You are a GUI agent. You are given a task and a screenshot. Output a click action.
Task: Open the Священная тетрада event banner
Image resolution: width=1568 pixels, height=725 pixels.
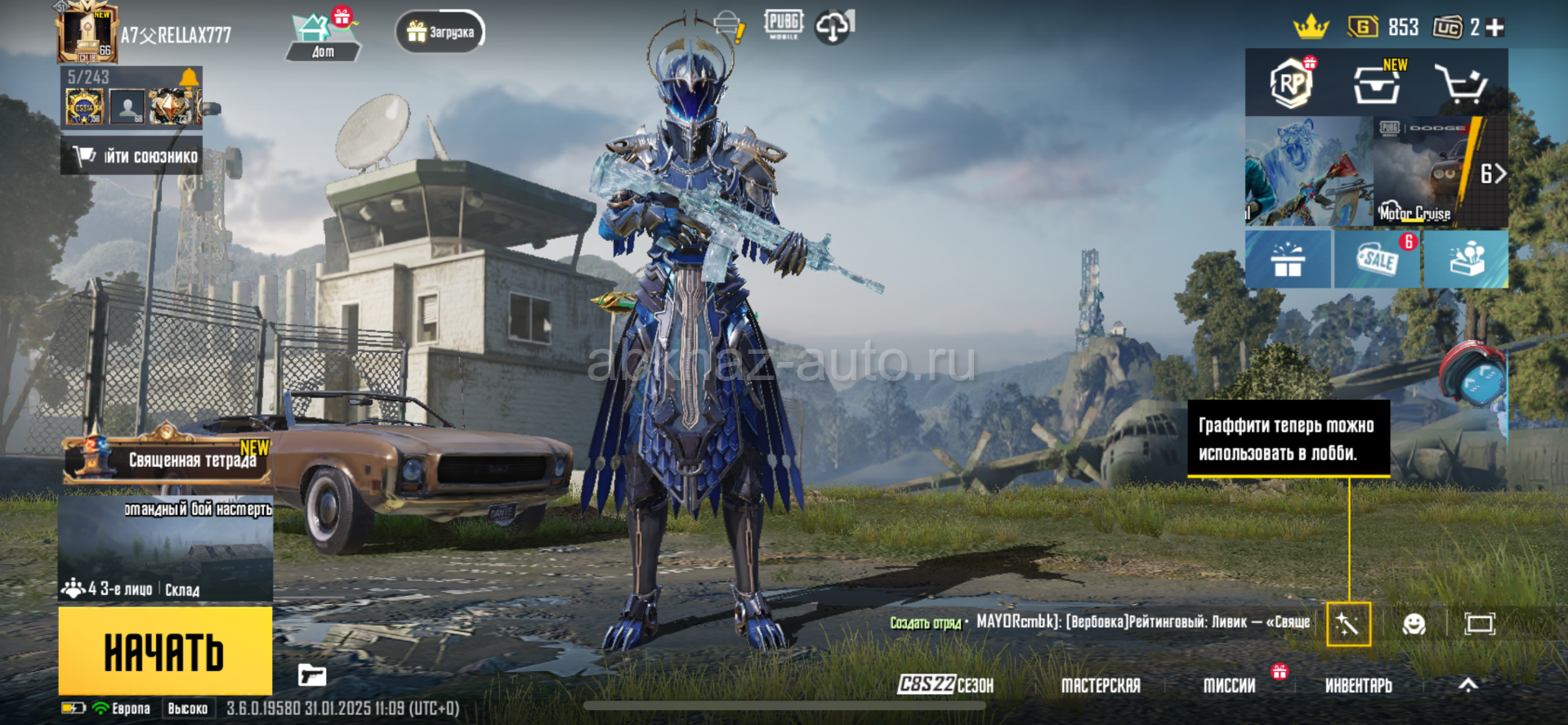tap(167, 459)
